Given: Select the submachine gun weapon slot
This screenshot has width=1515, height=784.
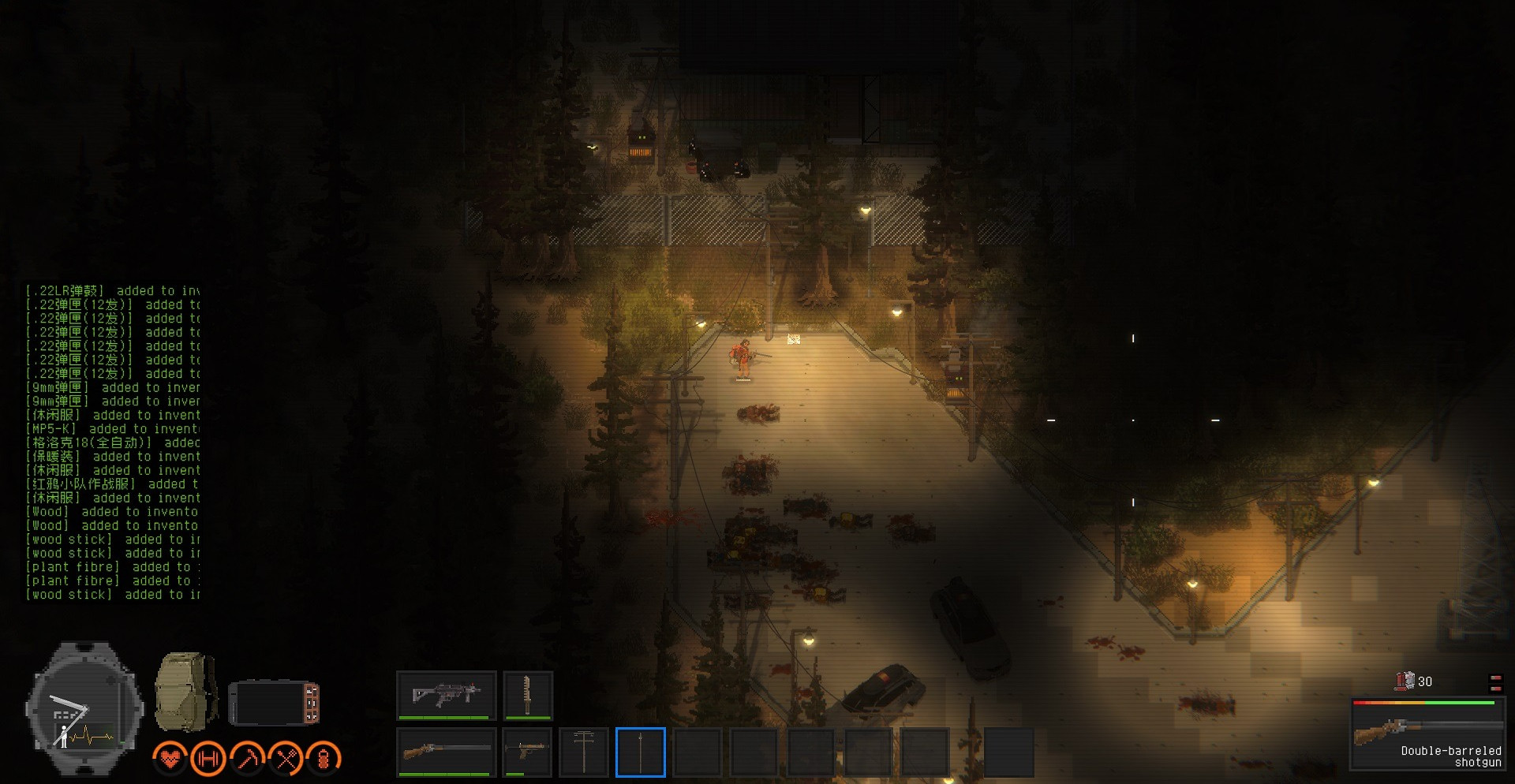Looking at the screenshot, I should coord(447,695).
